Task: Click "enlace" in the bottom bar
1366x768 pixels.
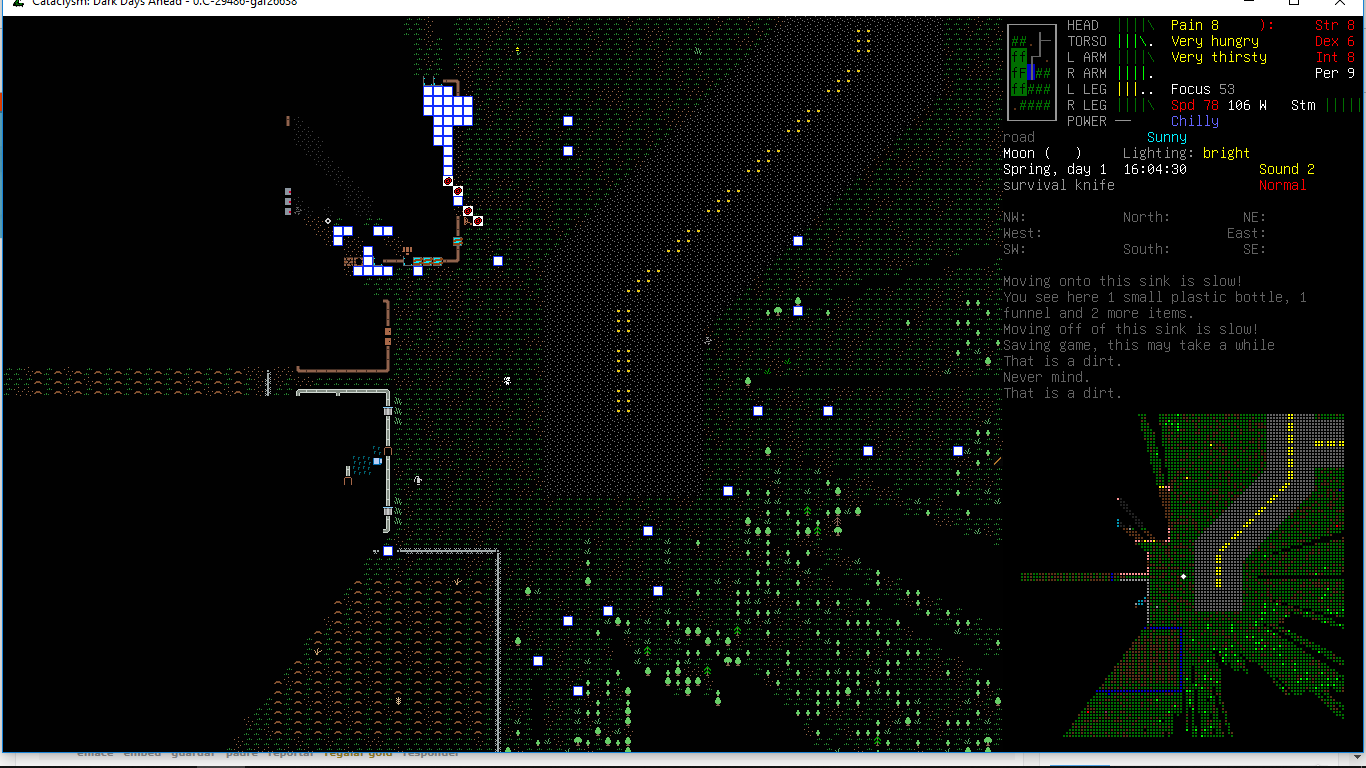Action: (95, 753)
